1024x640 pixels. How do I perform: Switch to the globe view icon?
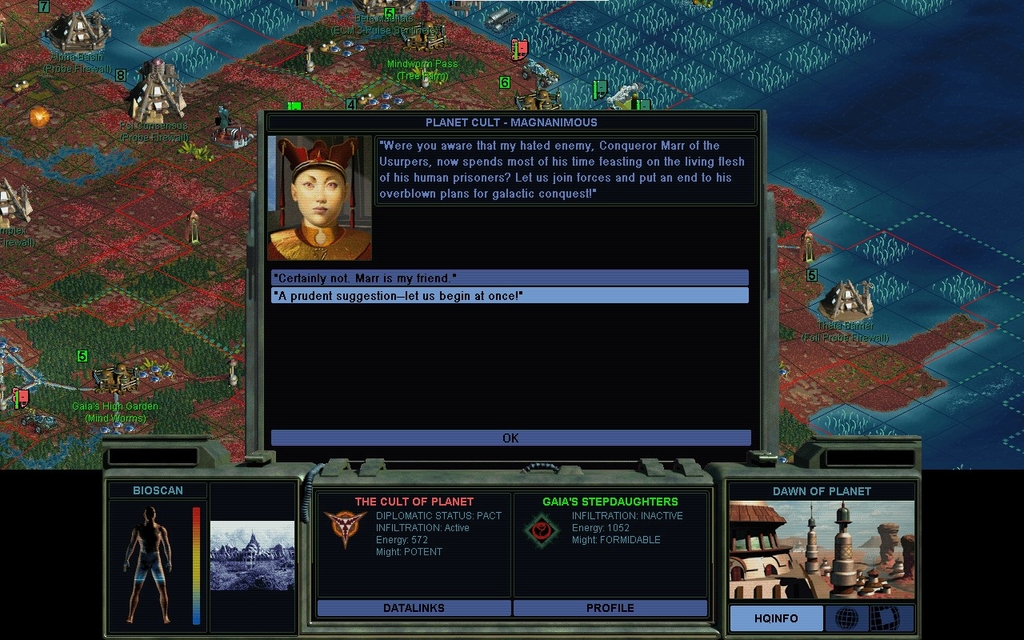point(846,618)
